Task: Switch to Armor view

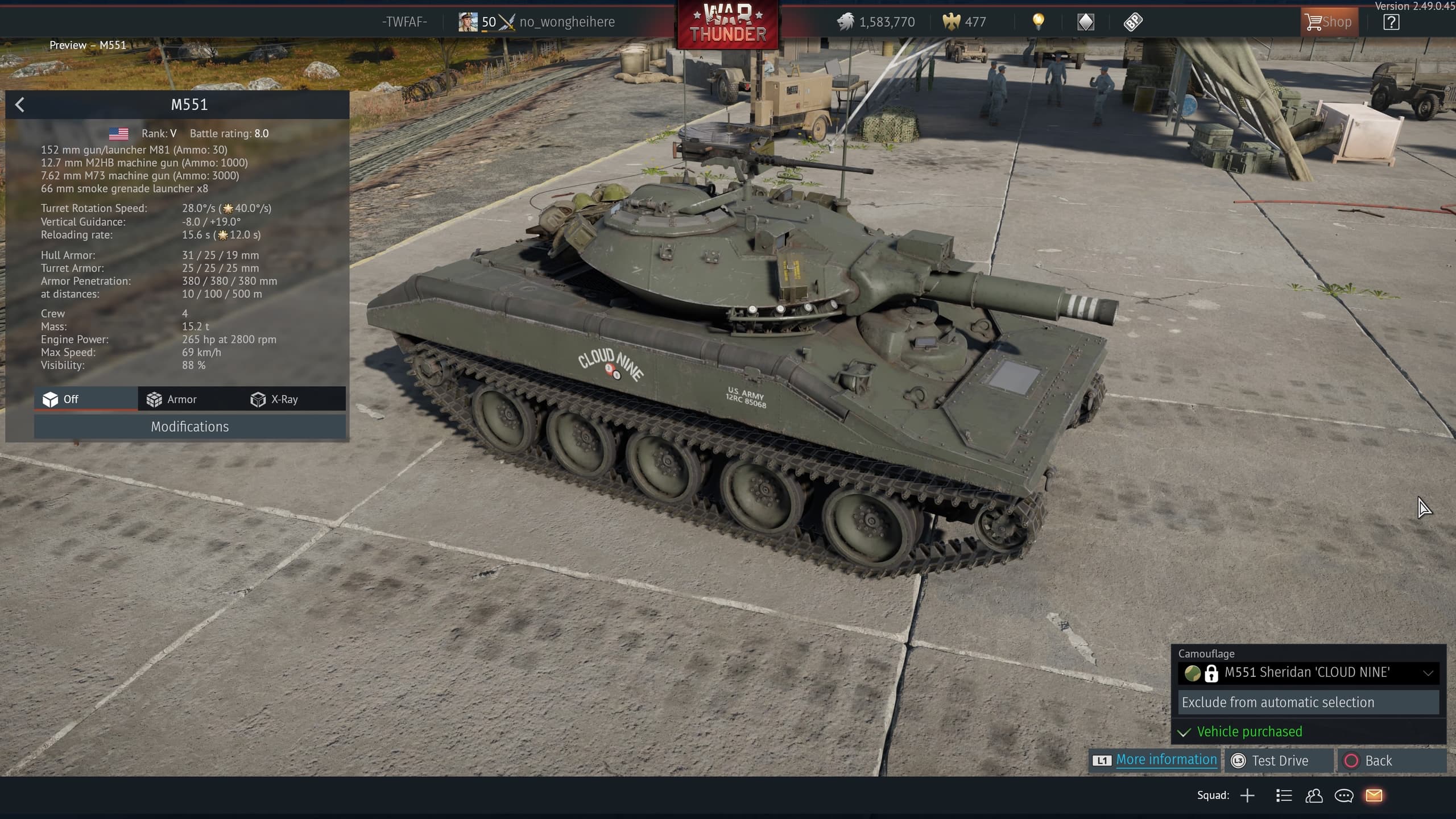Action: (x=172, y=399)
